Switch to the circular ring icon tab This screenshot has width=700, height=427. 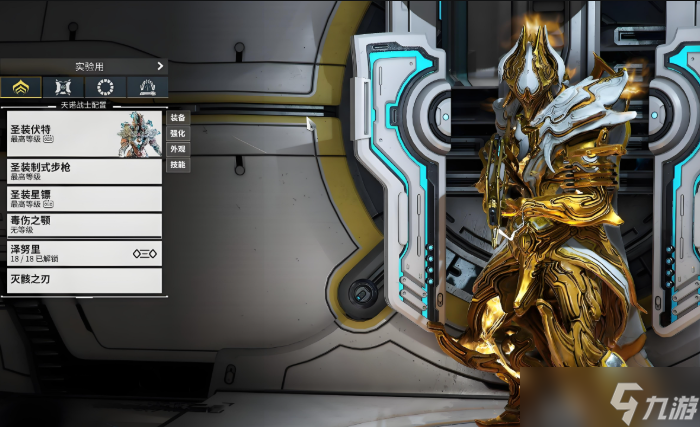pyautogui.click(x=105, y=87)
